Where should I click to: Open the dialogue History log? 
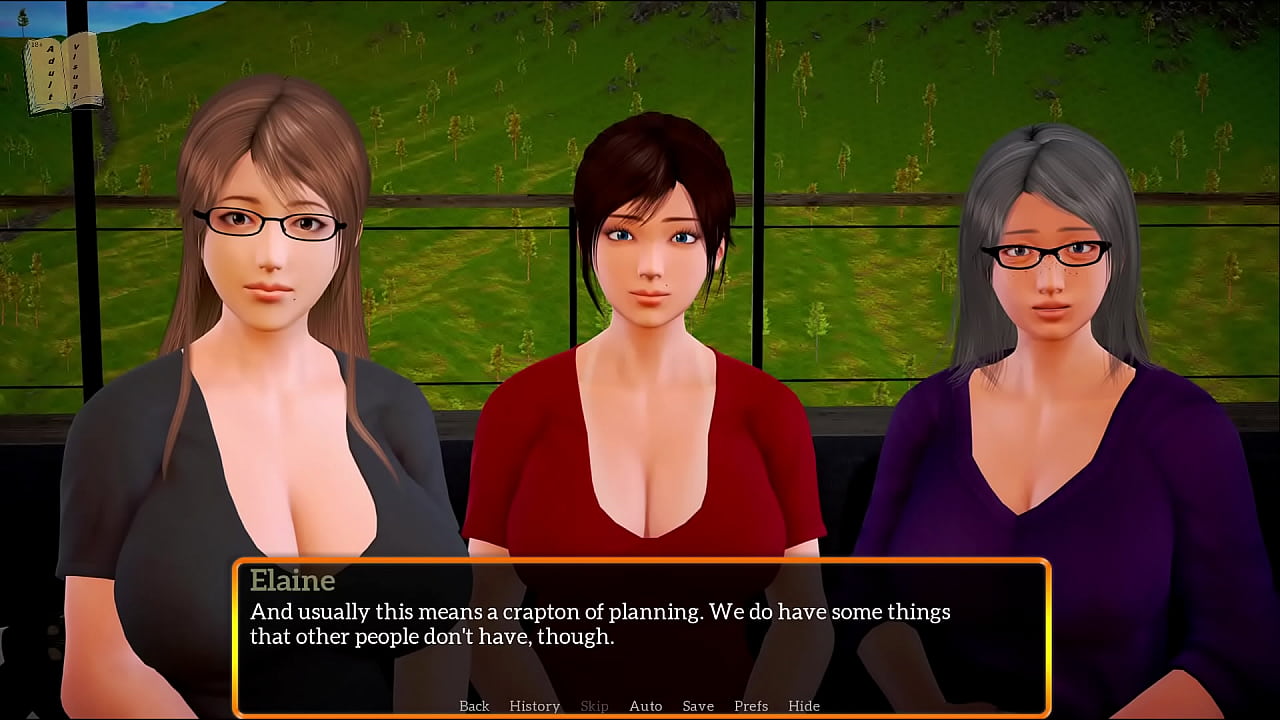pyautogui.click(x=534, y=706)
